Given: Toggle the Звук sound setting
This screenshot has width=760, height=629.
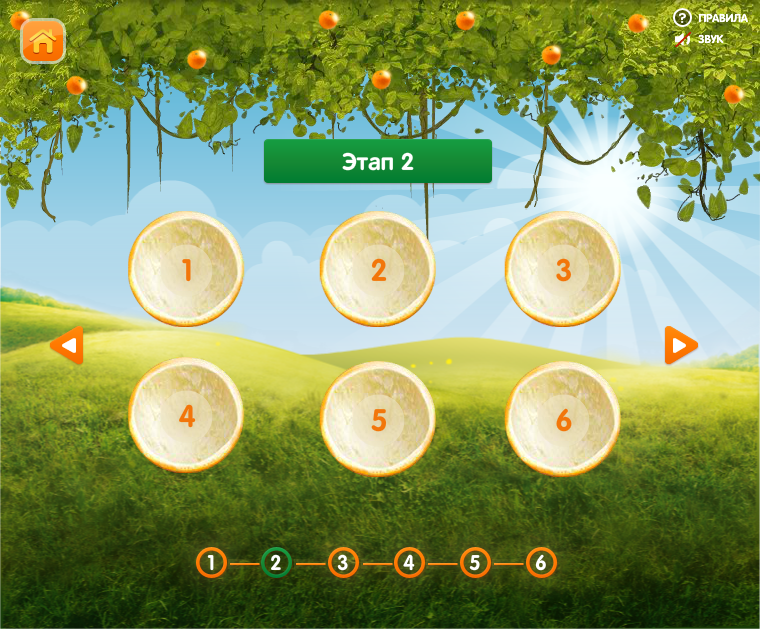Looking at the screenshot, I should 699,40.
